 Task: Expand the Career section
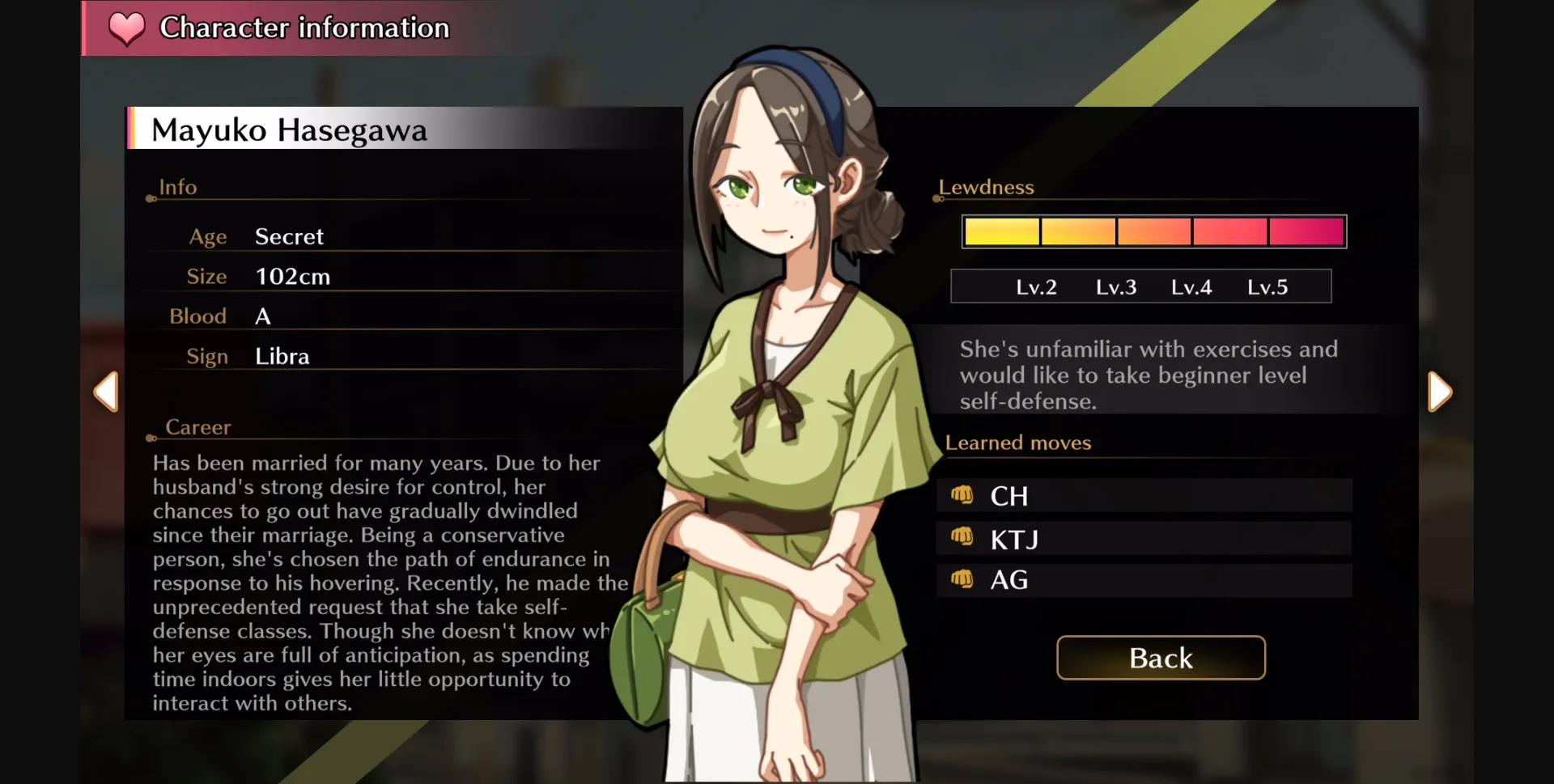pyautogui.click(x=199, y=427)
